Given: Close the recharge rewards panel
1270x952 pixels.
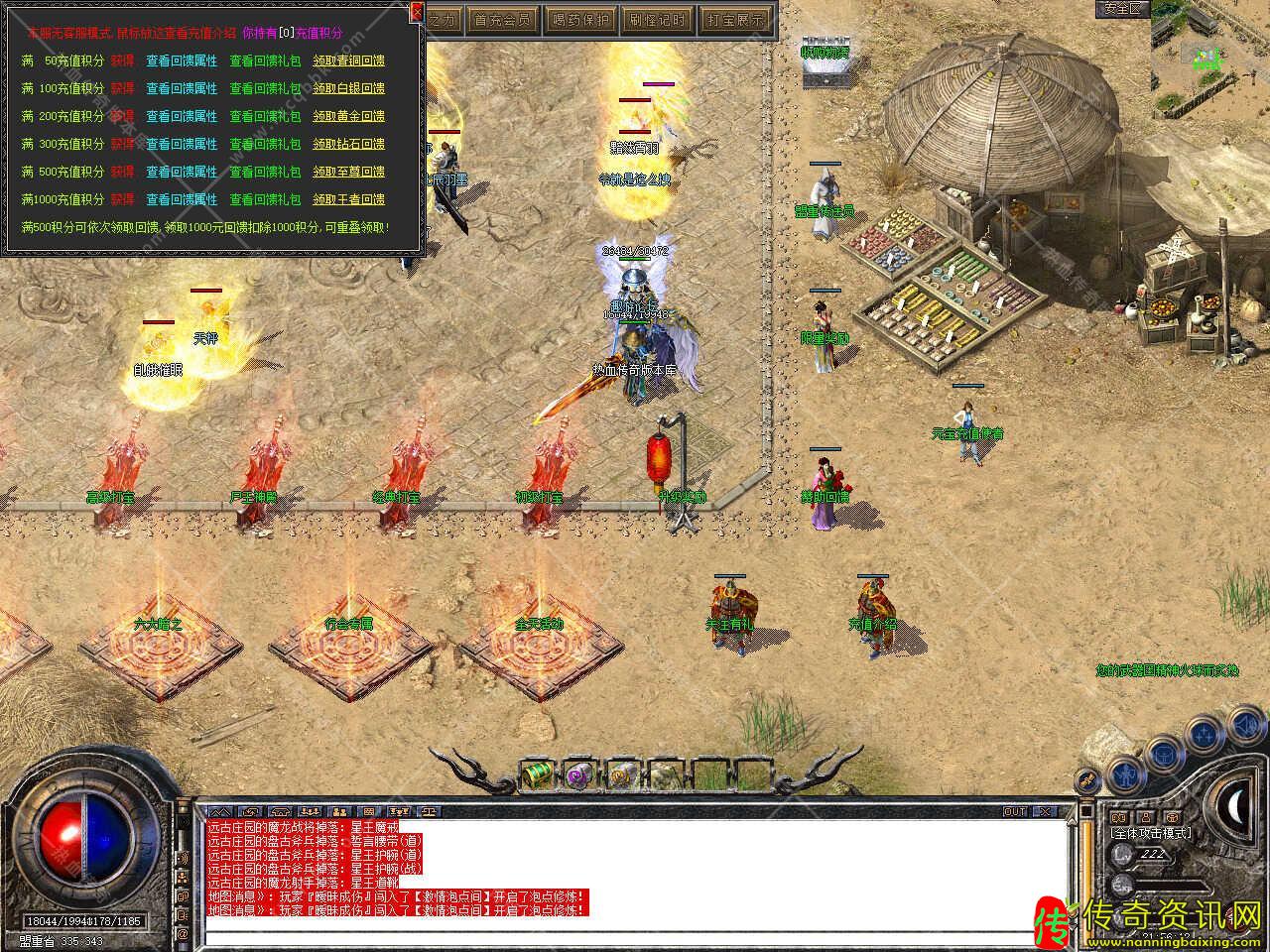Looking at the screenshot, I should [x=417, y=11].
